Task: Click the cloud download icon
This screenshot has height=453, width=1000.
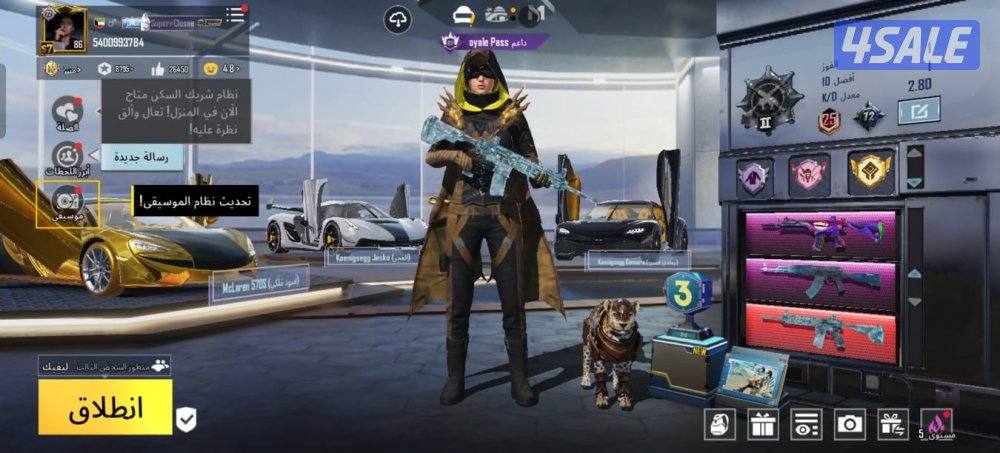Action: (398, 18)
